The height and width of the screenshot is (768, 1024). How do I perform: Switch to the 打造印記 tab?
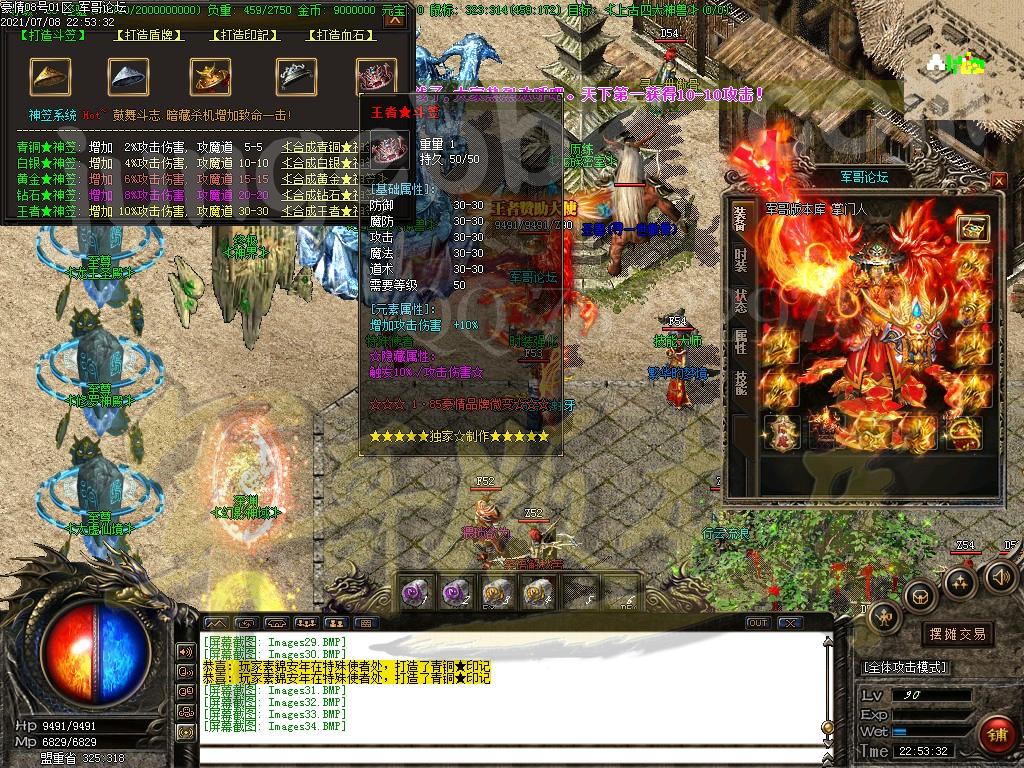coord(244,36)
